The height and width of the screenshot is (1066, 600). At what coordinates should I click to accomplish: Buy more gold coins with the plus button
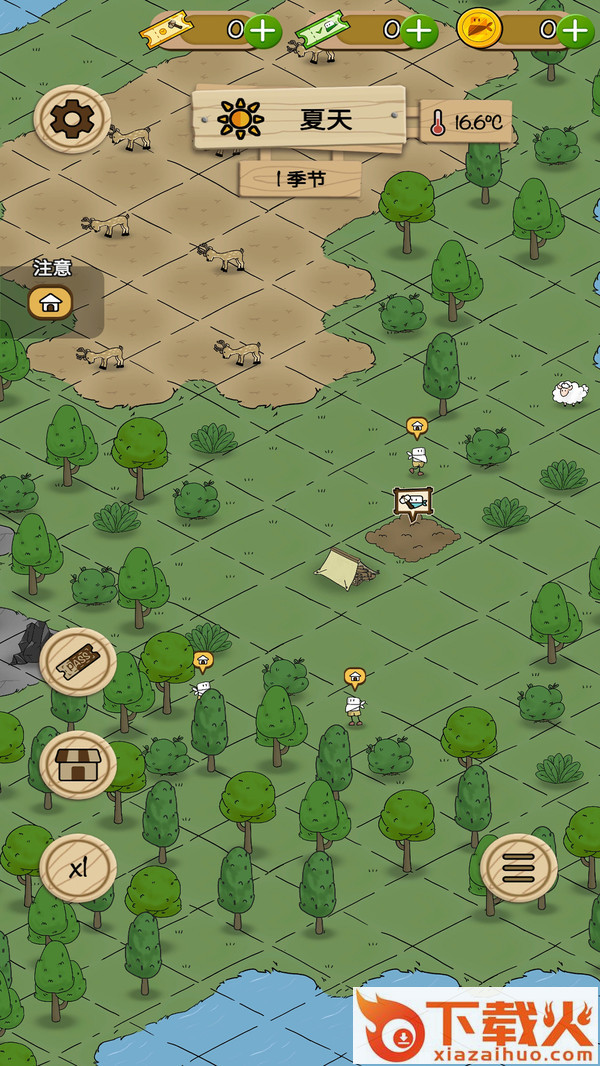click(x=575, y=30)
